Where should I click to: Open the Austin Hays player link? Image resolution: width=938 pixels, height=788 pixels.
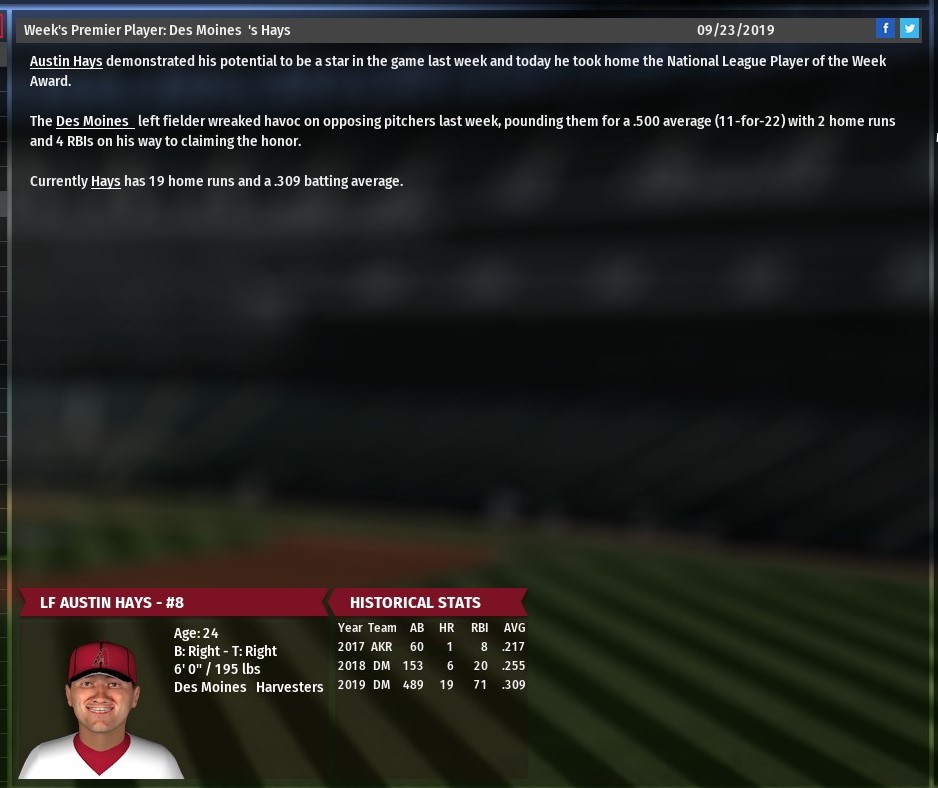point(66,62)
